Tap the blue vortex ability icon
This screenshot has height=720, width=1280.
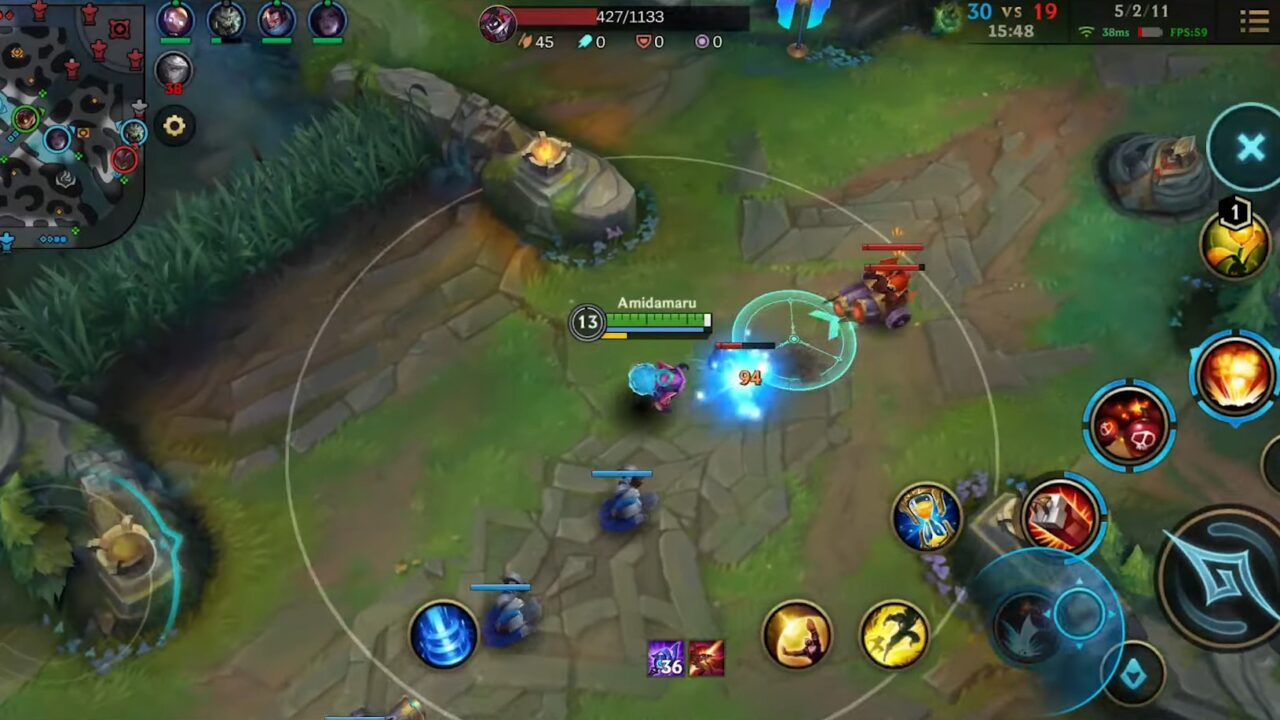coord(445,638)
